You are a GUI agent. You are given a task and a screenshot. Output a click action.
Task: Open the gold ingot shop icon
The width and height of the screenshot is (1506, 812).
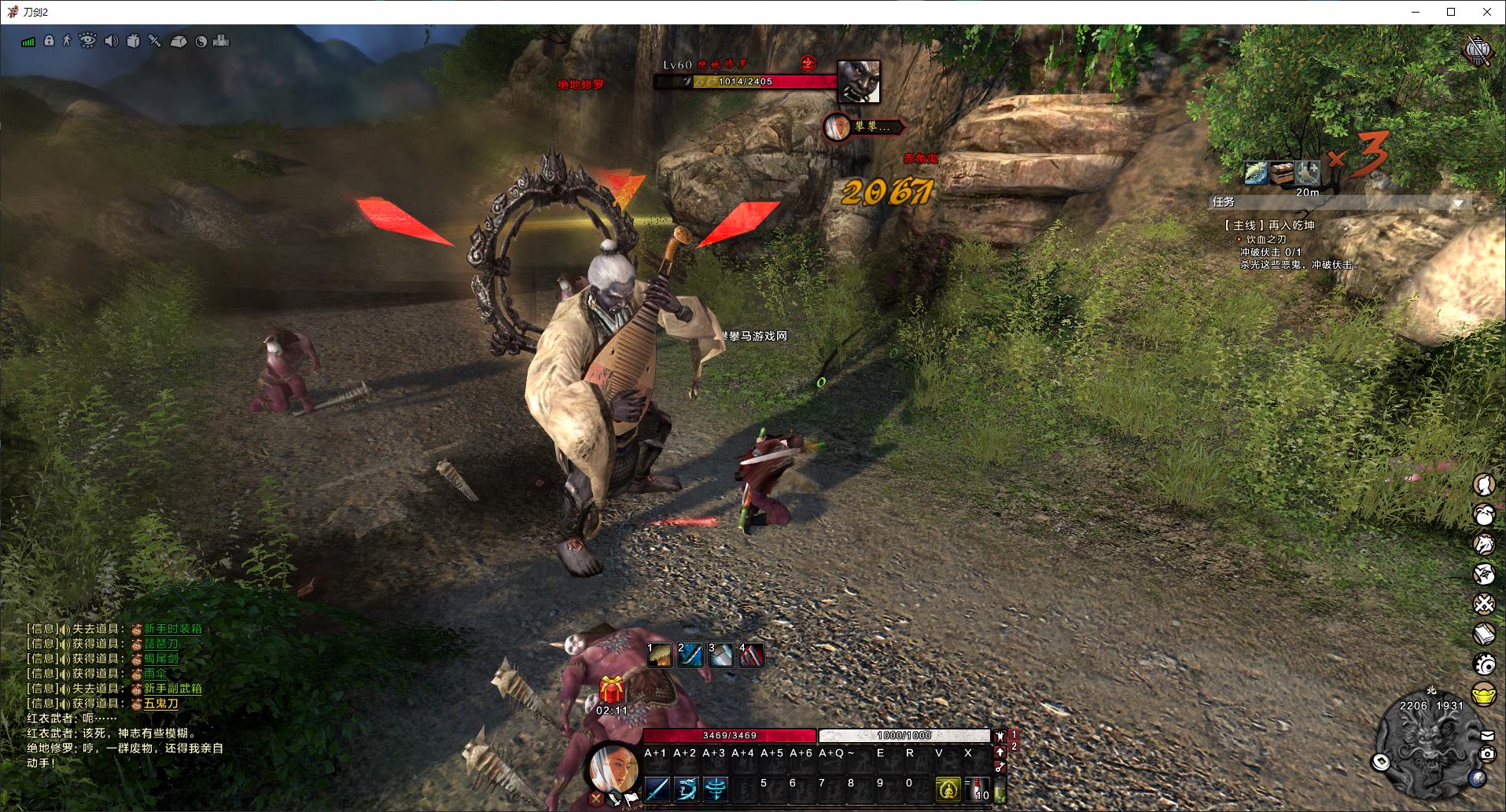(1484, 695)
